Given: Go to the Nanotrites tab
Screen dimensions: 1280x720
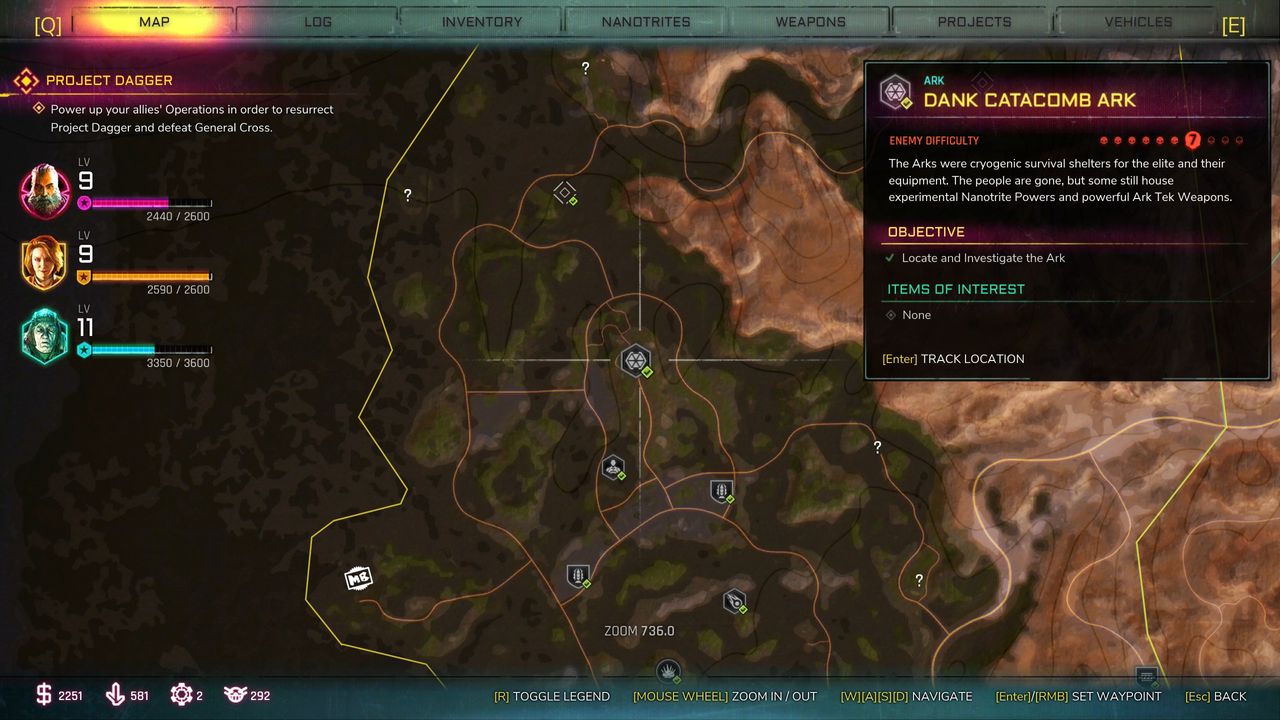Looking at the screenshot, I should point(646,21).
